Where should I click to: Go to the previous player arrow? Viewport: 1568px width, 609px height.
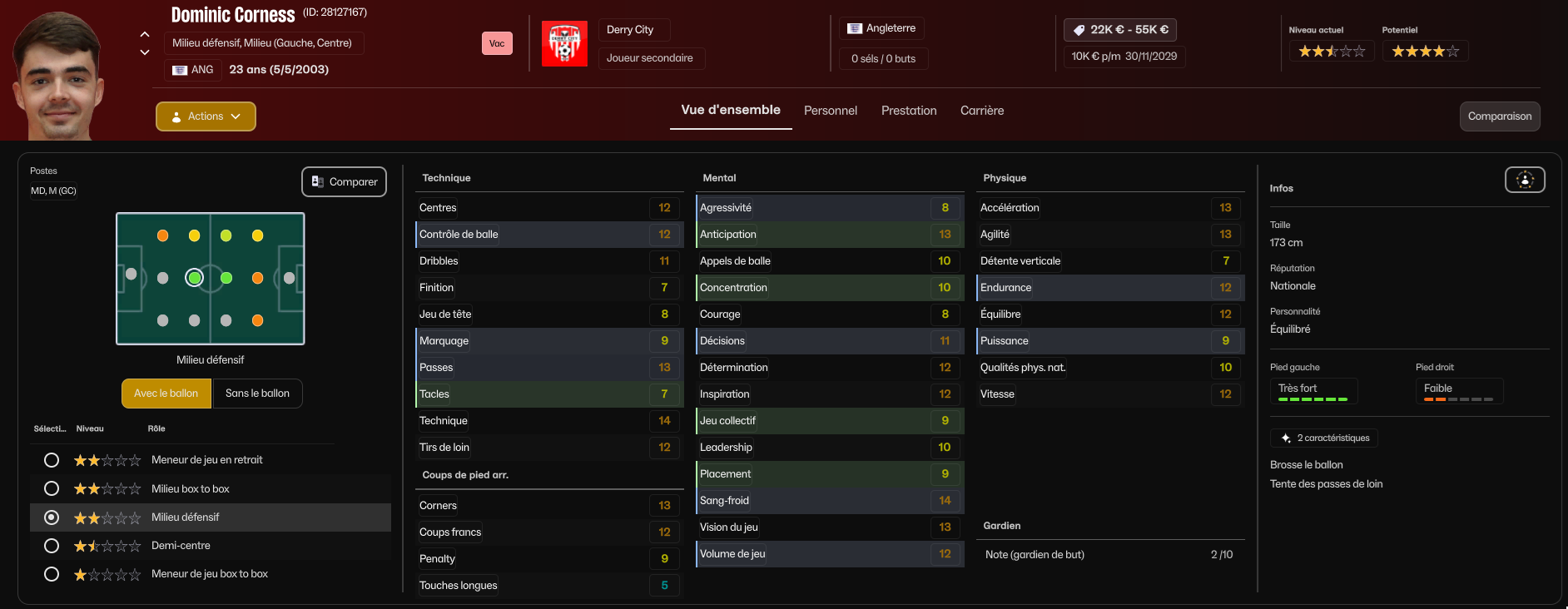coord(145,34)
